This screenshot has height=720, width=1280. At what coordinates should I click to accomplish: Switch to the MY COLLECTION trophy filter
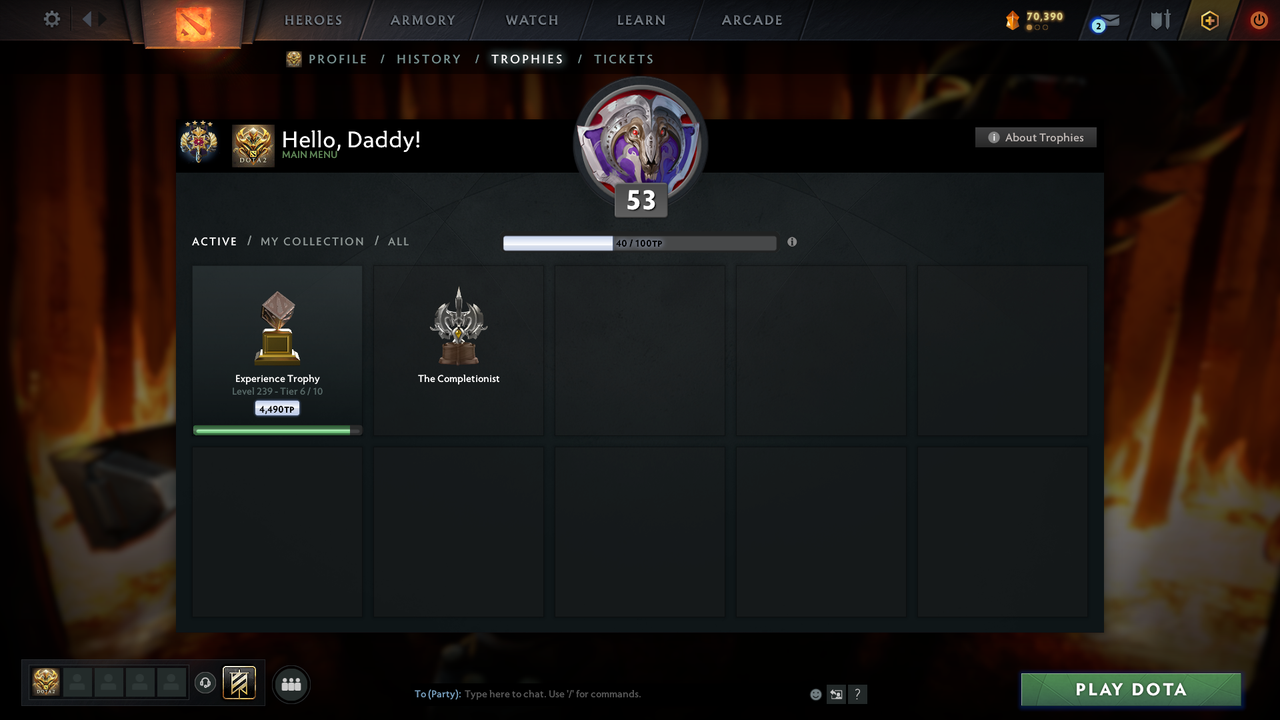(312, 241)
